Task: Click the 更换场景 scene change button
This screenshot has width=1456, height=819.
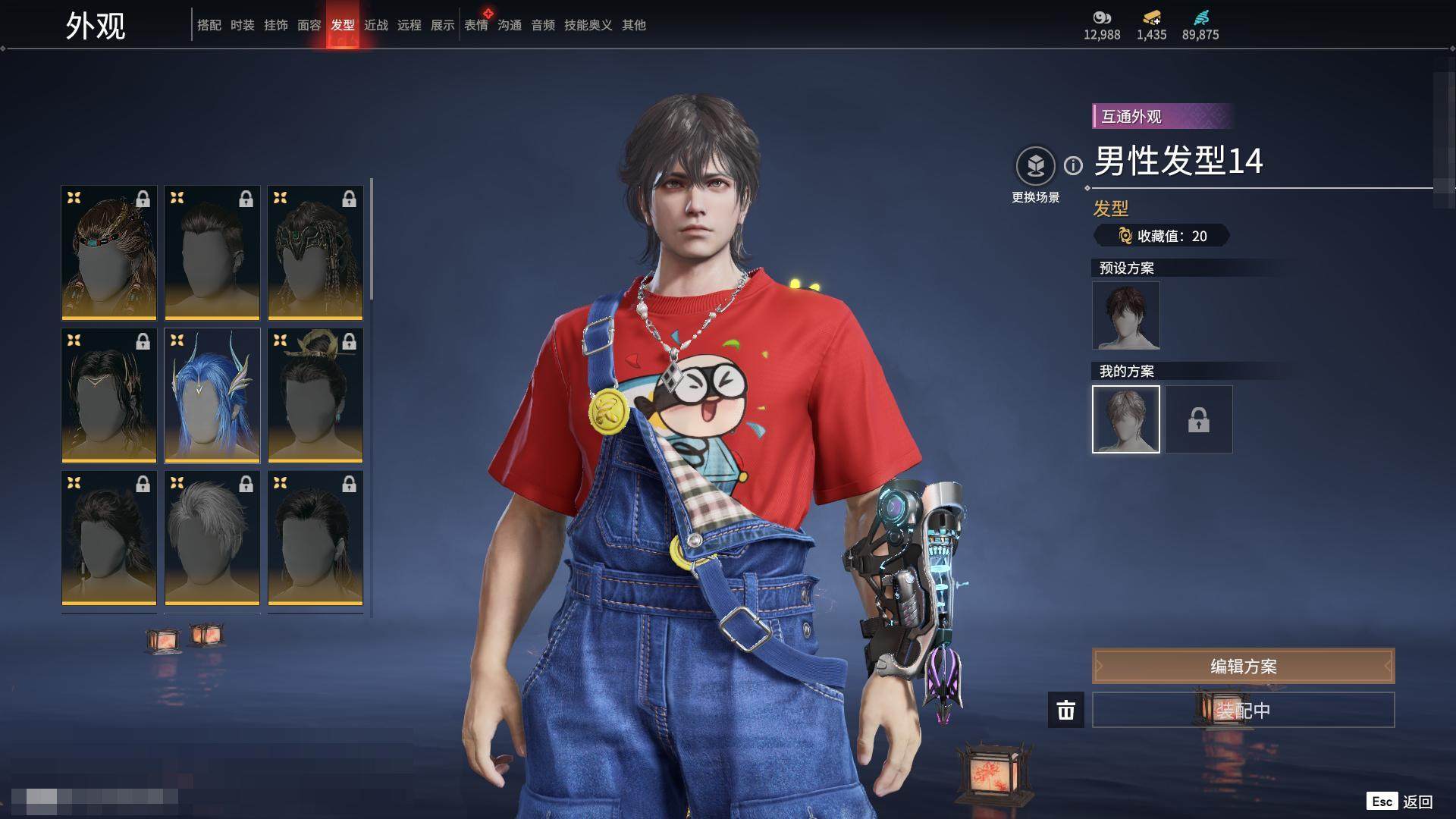Action: tap(1035, 166)
